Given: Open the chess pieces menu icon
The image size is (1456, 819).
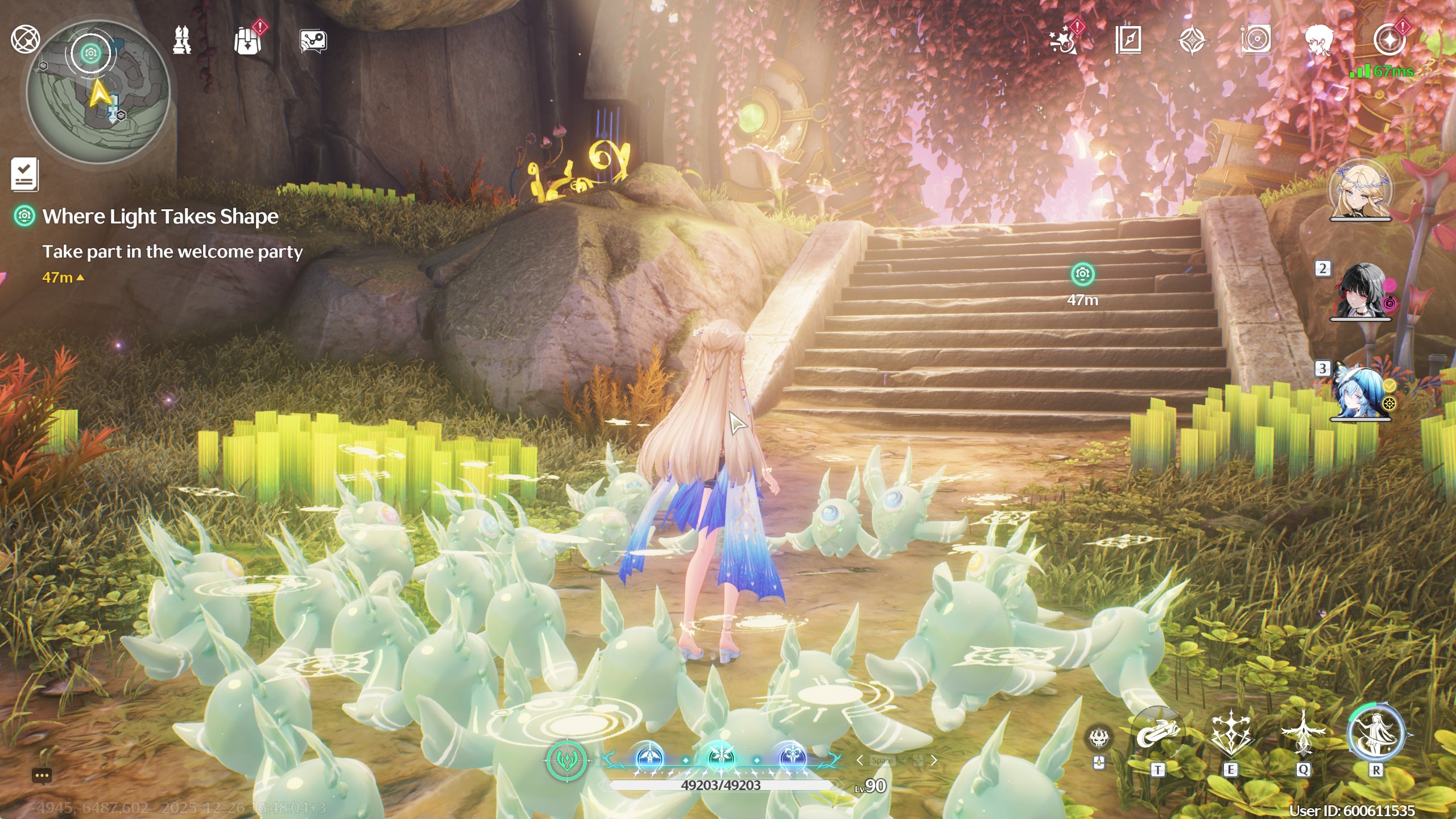Looking at the screenshot, I should click(x=182, y=40).
